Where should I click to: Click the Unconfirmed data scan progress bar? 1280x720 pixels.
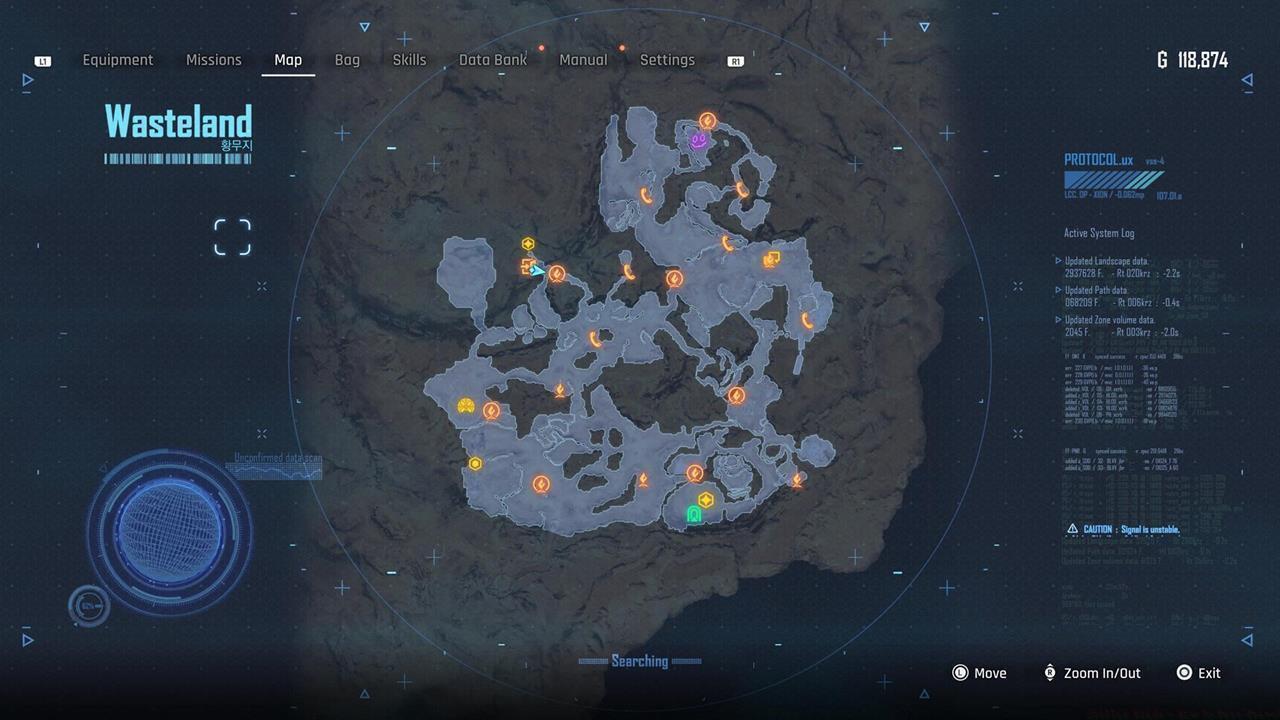click(x=273, y=471)
